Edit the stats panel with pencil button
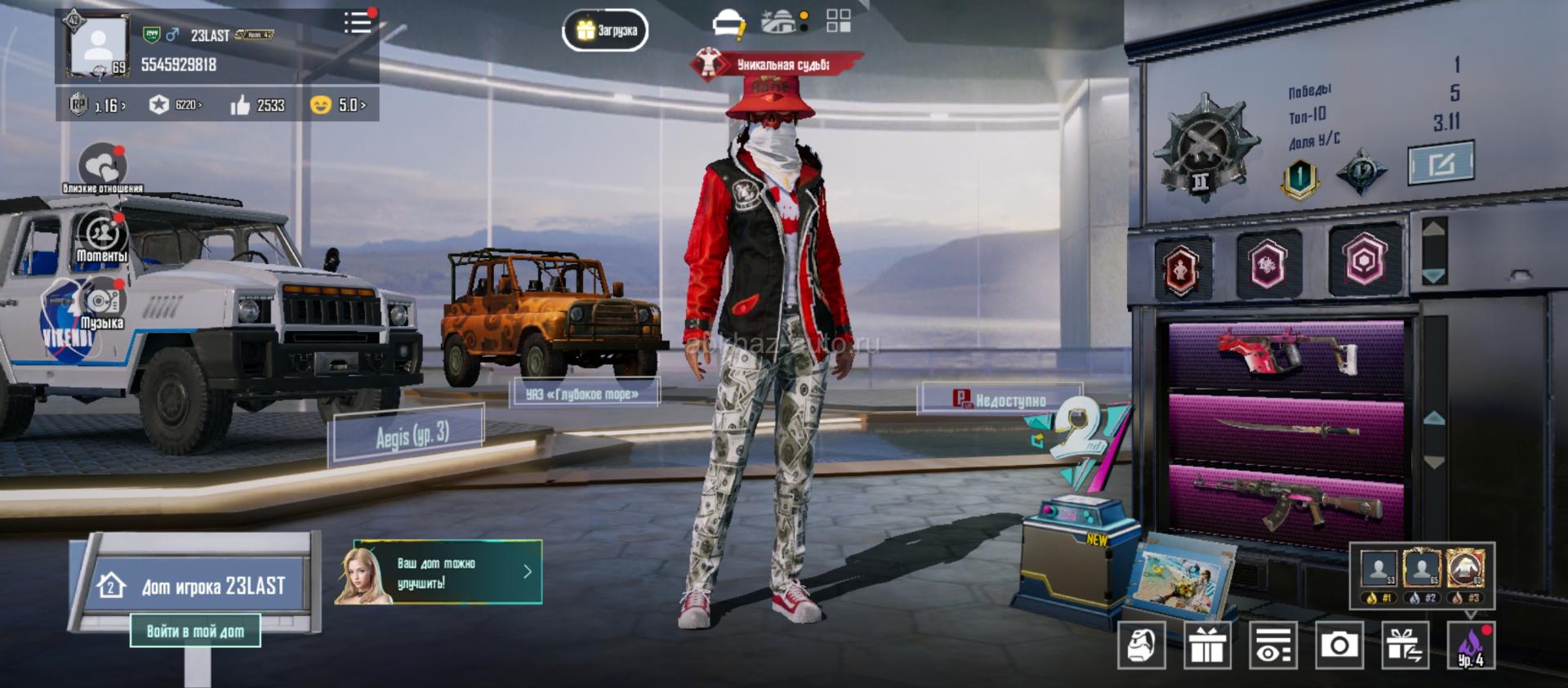 (x=1441, y=163)
